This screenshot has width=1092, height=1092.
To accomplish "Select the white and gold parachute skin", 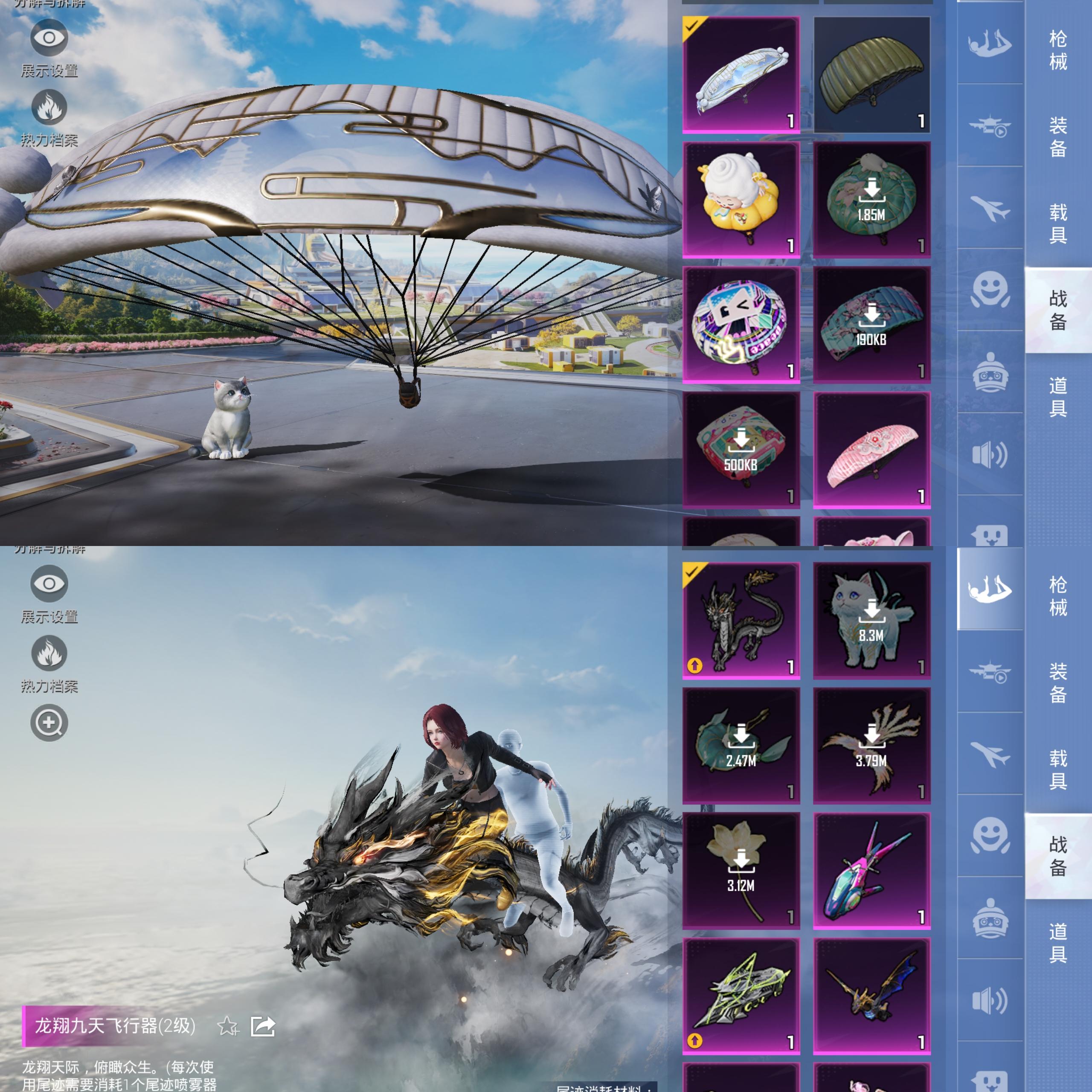I will [741, 75].
